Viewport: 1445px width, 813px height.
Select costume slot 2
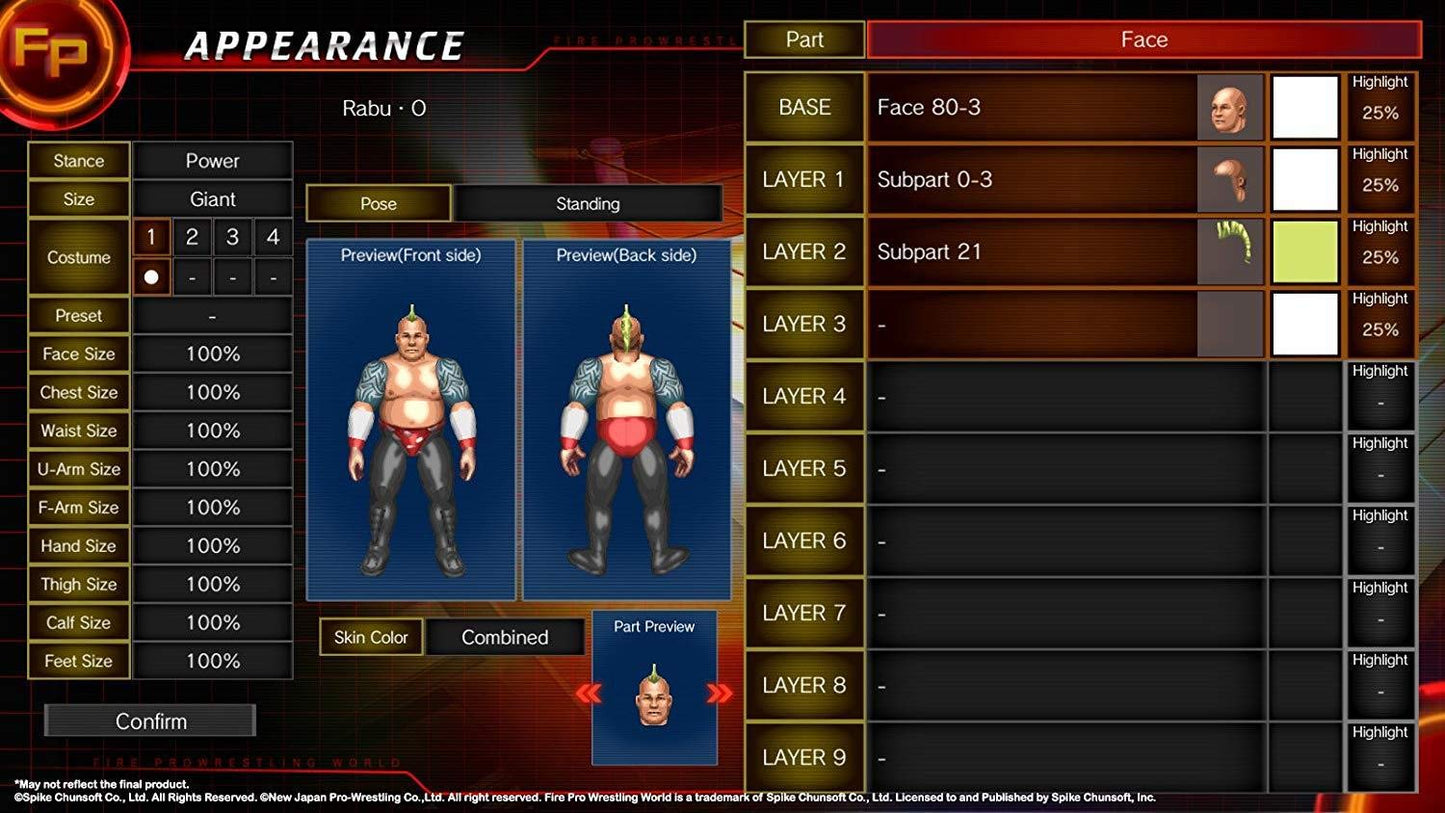(191, 237)
